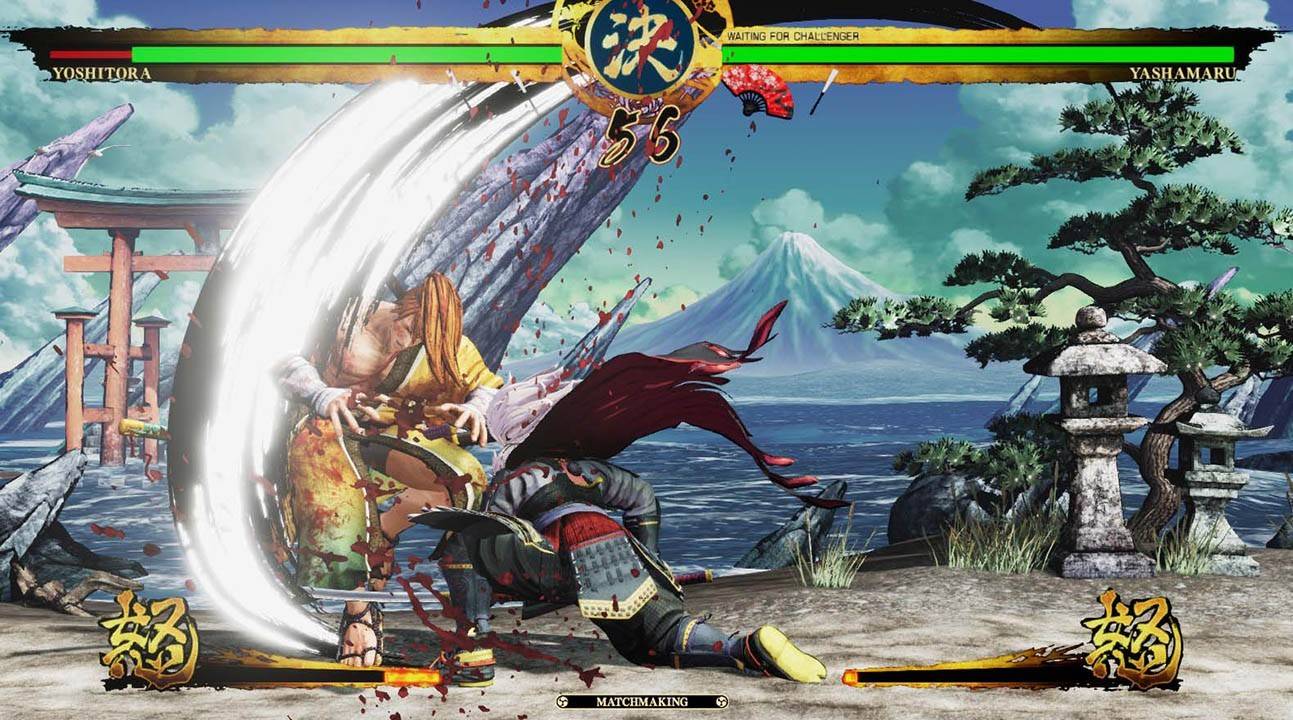The height and width of the screenshot is (720, 1293).
Task: Select the Yashamaru name tab
Action: tap(1185, 72)
